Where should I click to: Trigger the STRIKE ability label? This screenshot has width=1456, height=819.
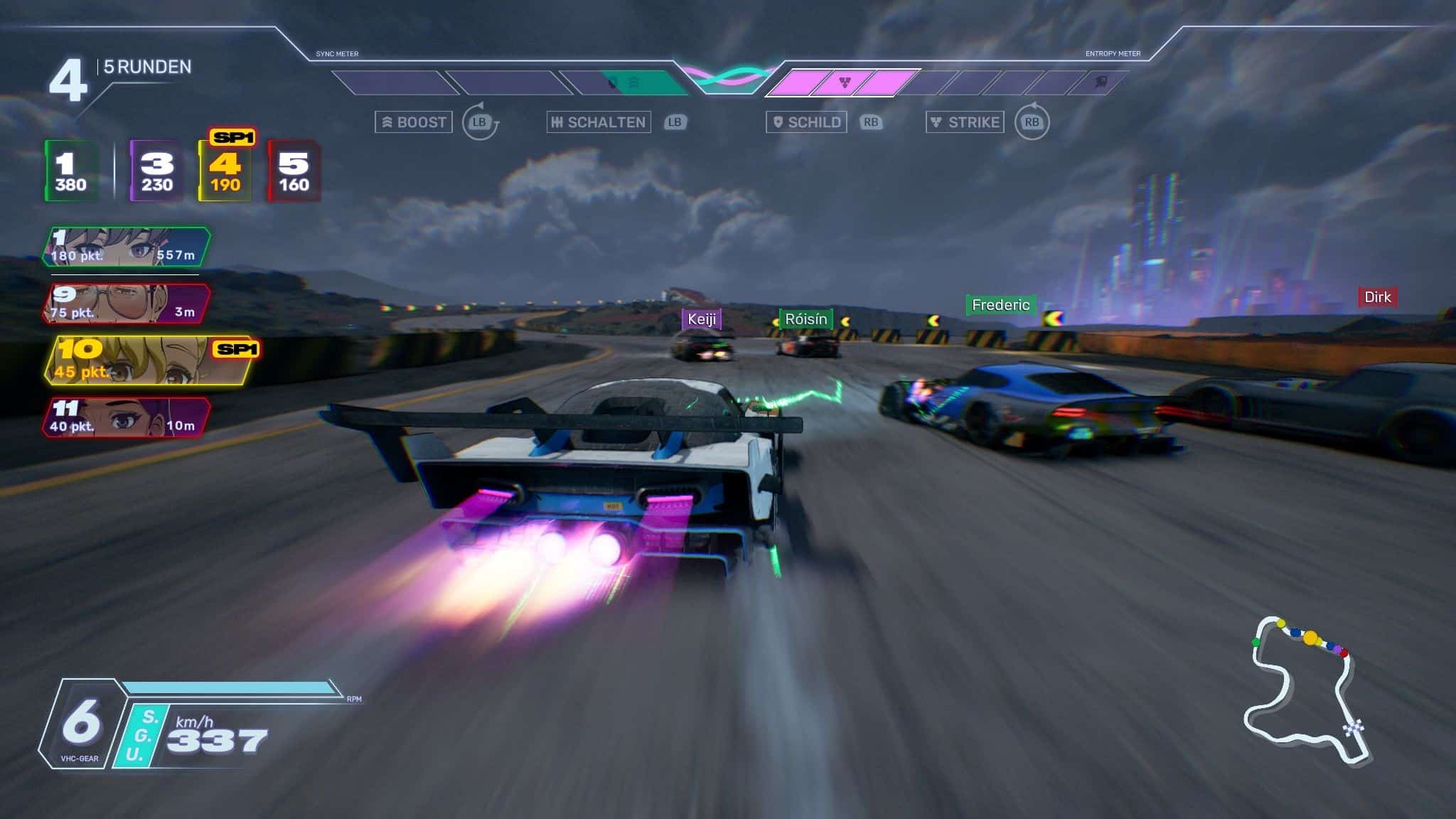coord(965,122)
